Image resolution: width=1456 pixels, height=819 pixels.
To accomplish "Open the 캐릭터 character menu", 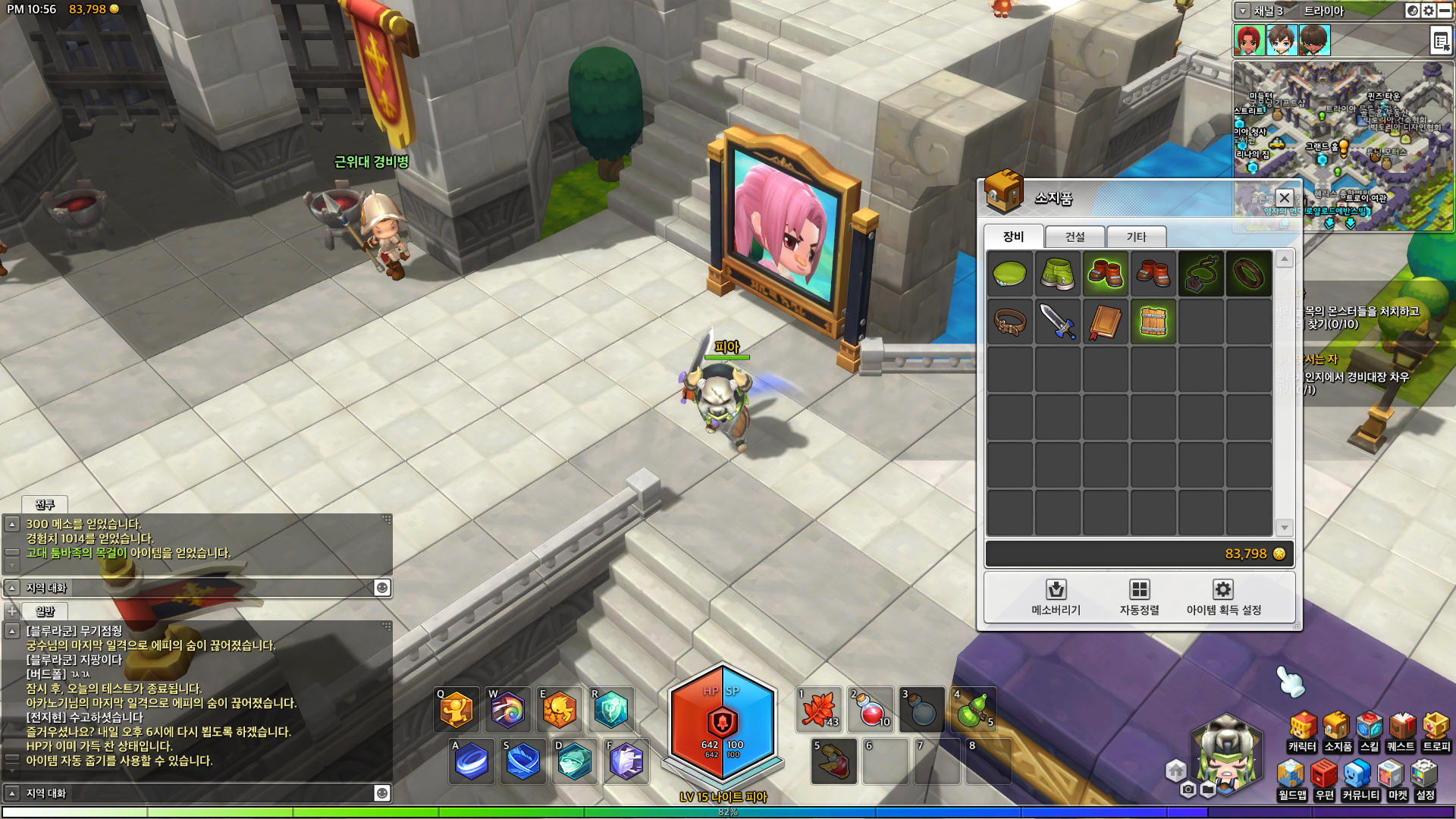I will [x=1302, y=733].
